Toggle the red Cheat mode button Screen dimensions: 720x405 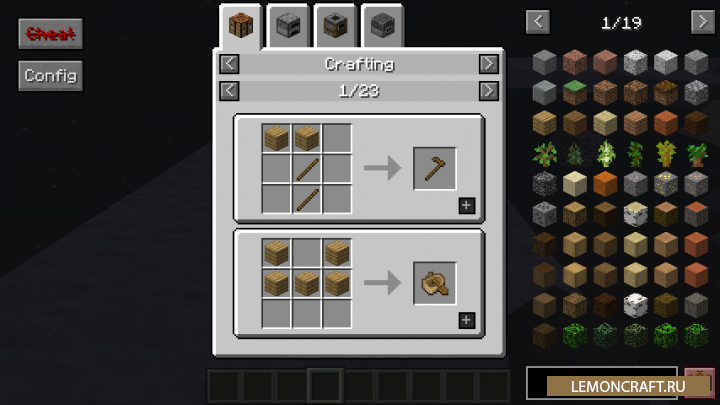[x=50, y=33]
